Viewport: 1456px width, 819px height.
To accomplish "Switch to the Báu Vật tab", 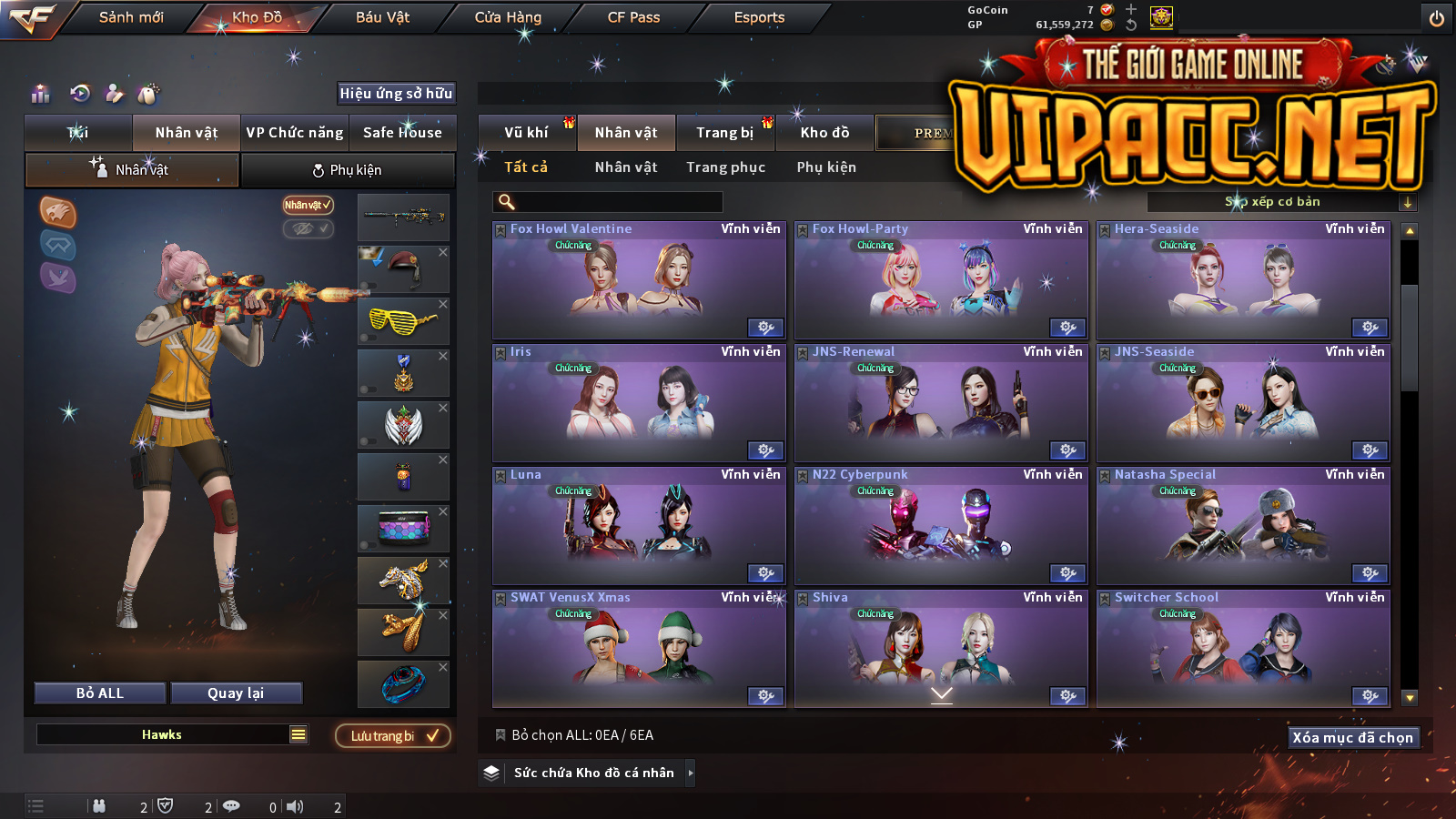I will pos(382,17).
